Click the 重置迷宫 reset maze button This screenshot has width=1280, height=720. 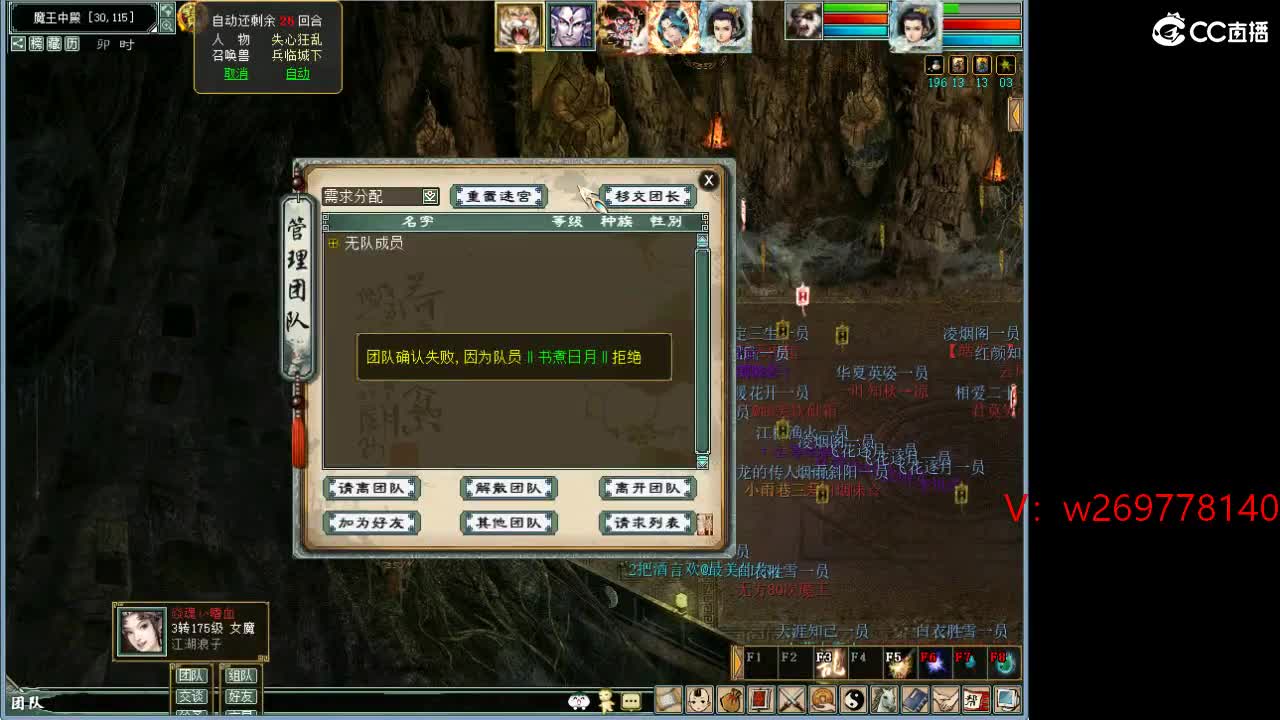coord(498,196)
